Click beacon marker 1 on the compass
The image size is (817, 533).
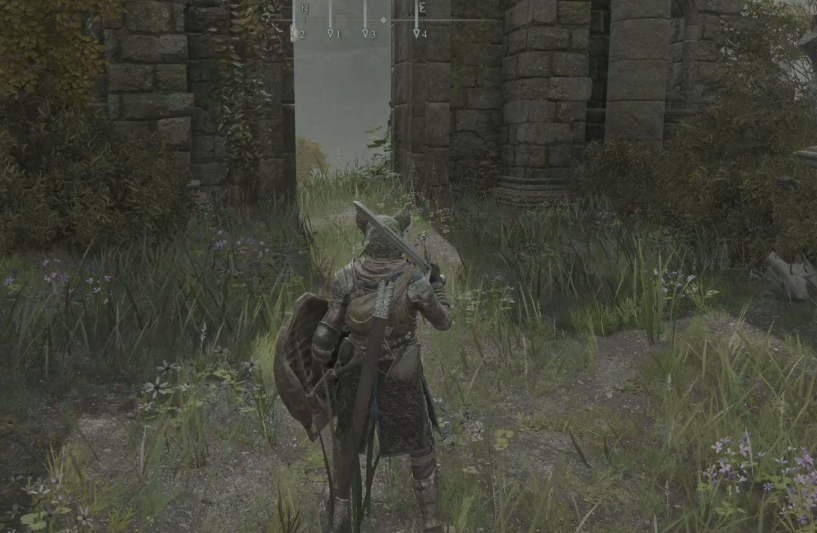coord(332,33)
